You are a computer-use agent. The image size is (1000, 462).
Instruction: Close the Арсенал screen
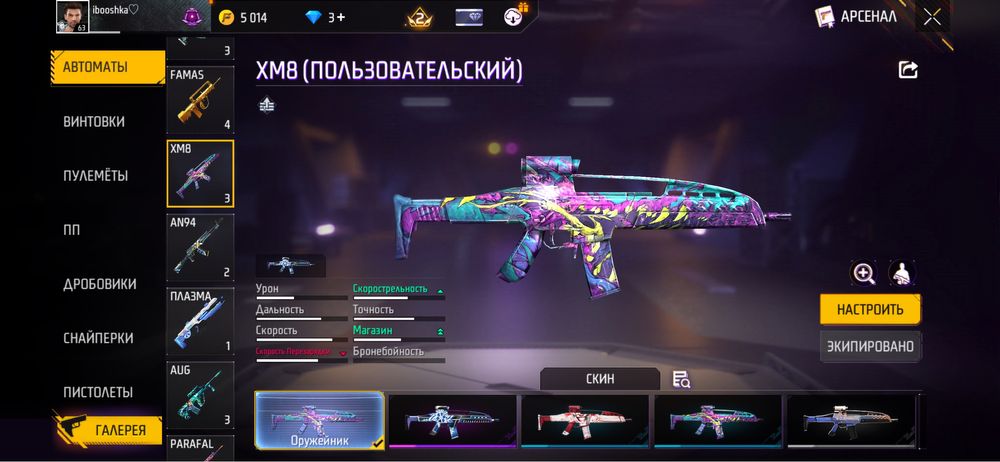coord(932,16)
